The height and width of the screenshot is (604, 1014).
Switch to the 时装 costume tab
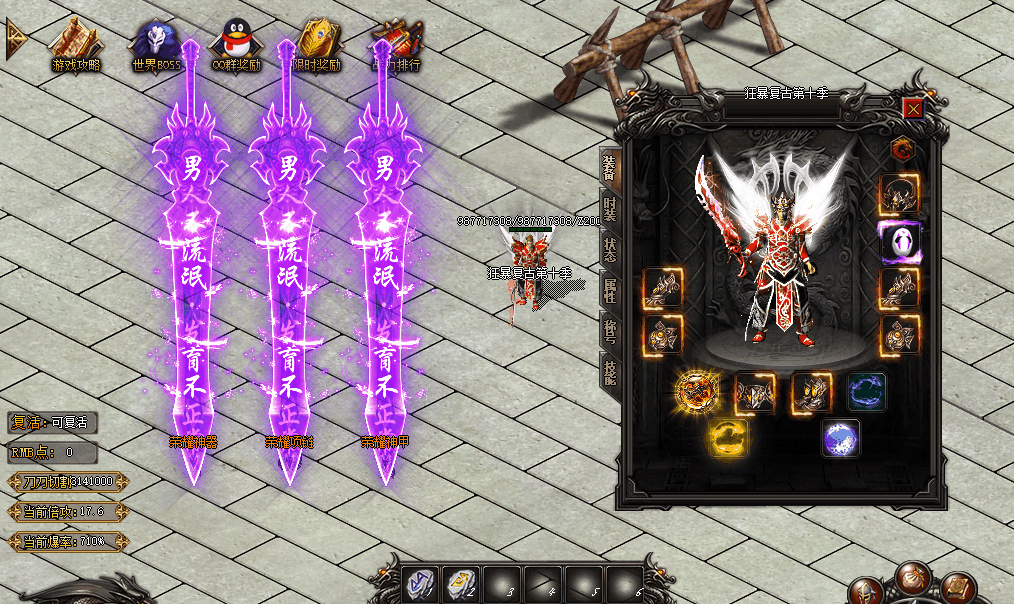pos(609,206)
